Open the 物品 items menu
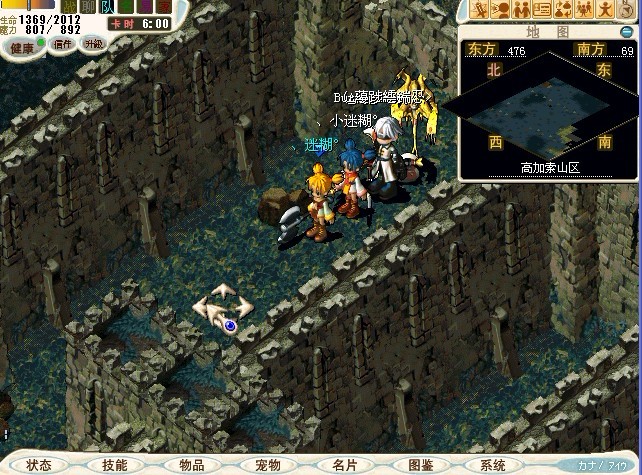642x475 pixels. 192,465
